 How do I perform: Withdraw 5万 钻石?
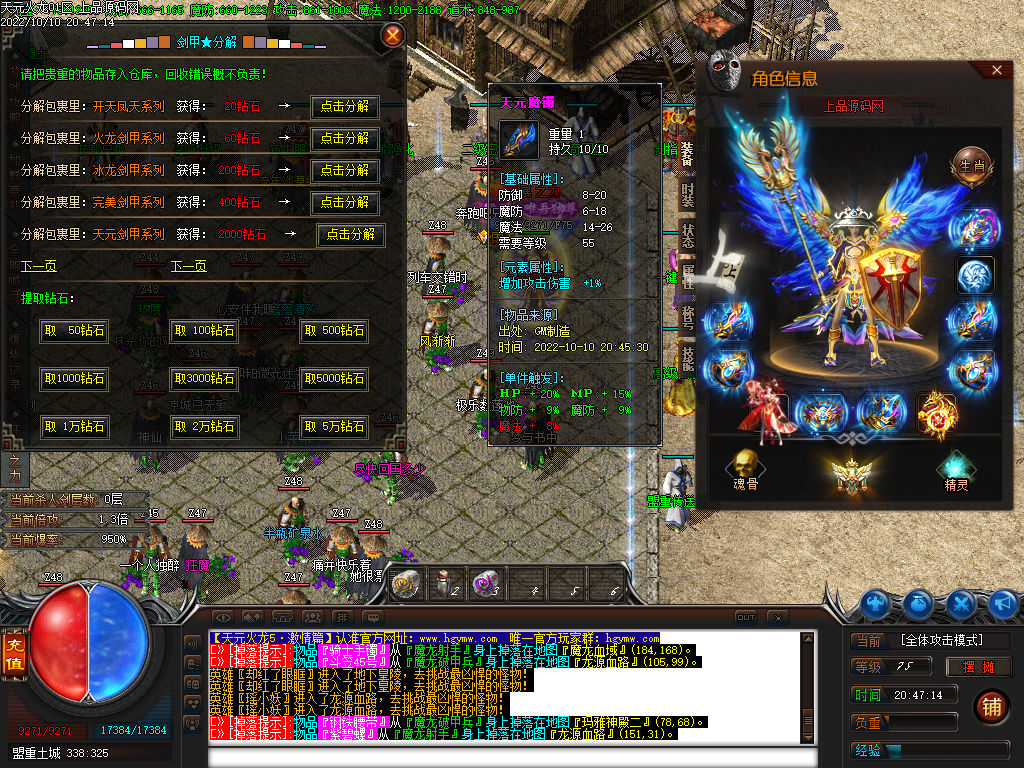(x=334, y=427)
